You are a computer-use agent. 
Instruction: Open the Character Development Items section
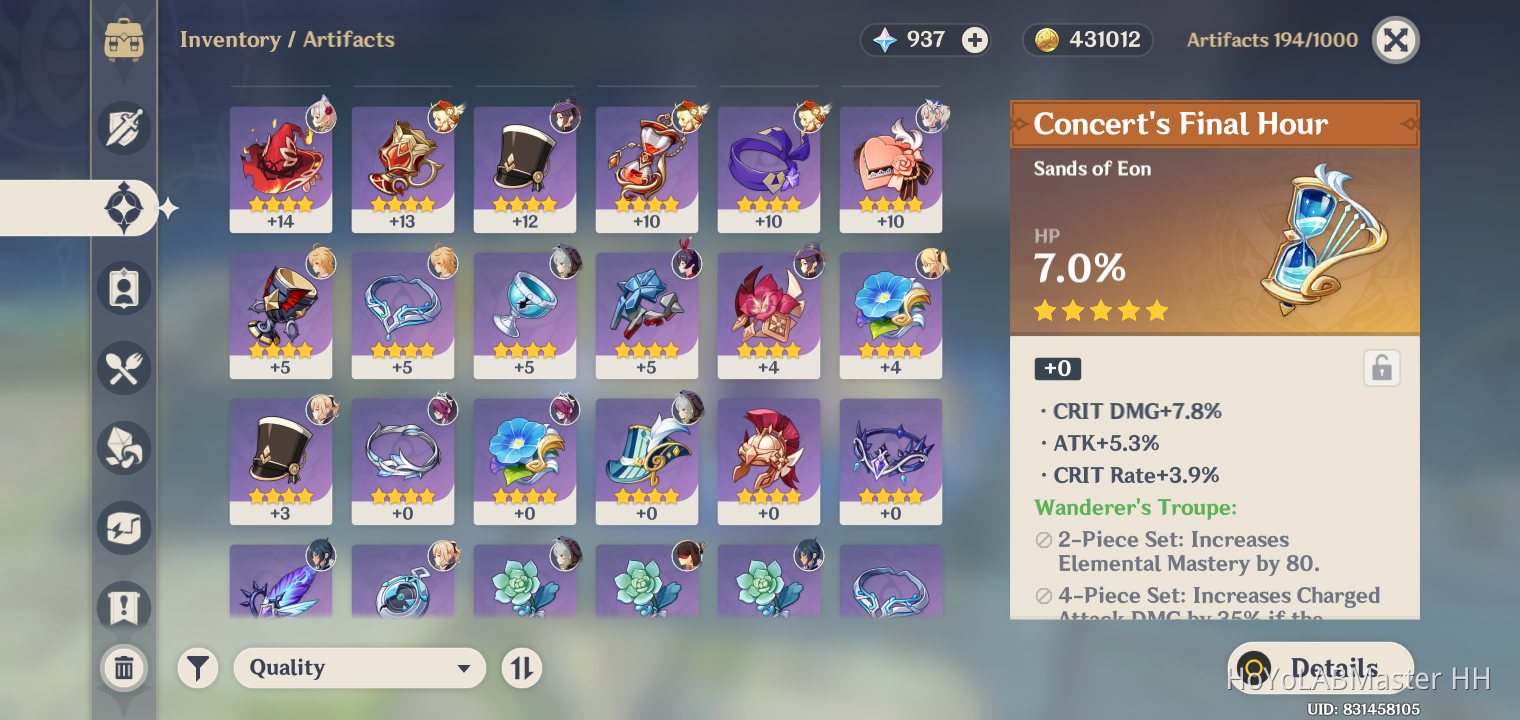[x=124, y=288]
